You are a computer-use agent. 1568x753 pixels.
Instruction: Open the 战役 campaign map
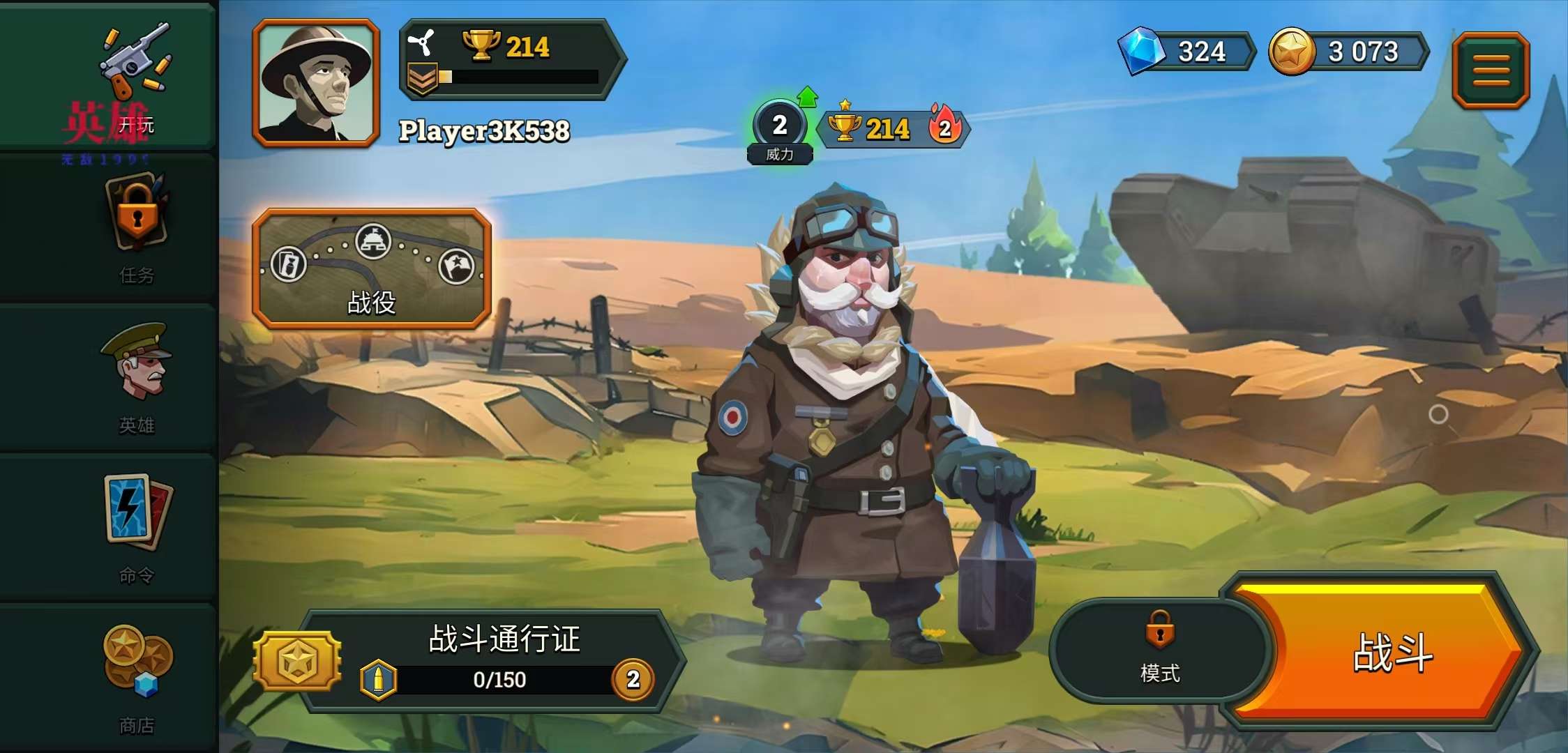(x=372, y=268)
